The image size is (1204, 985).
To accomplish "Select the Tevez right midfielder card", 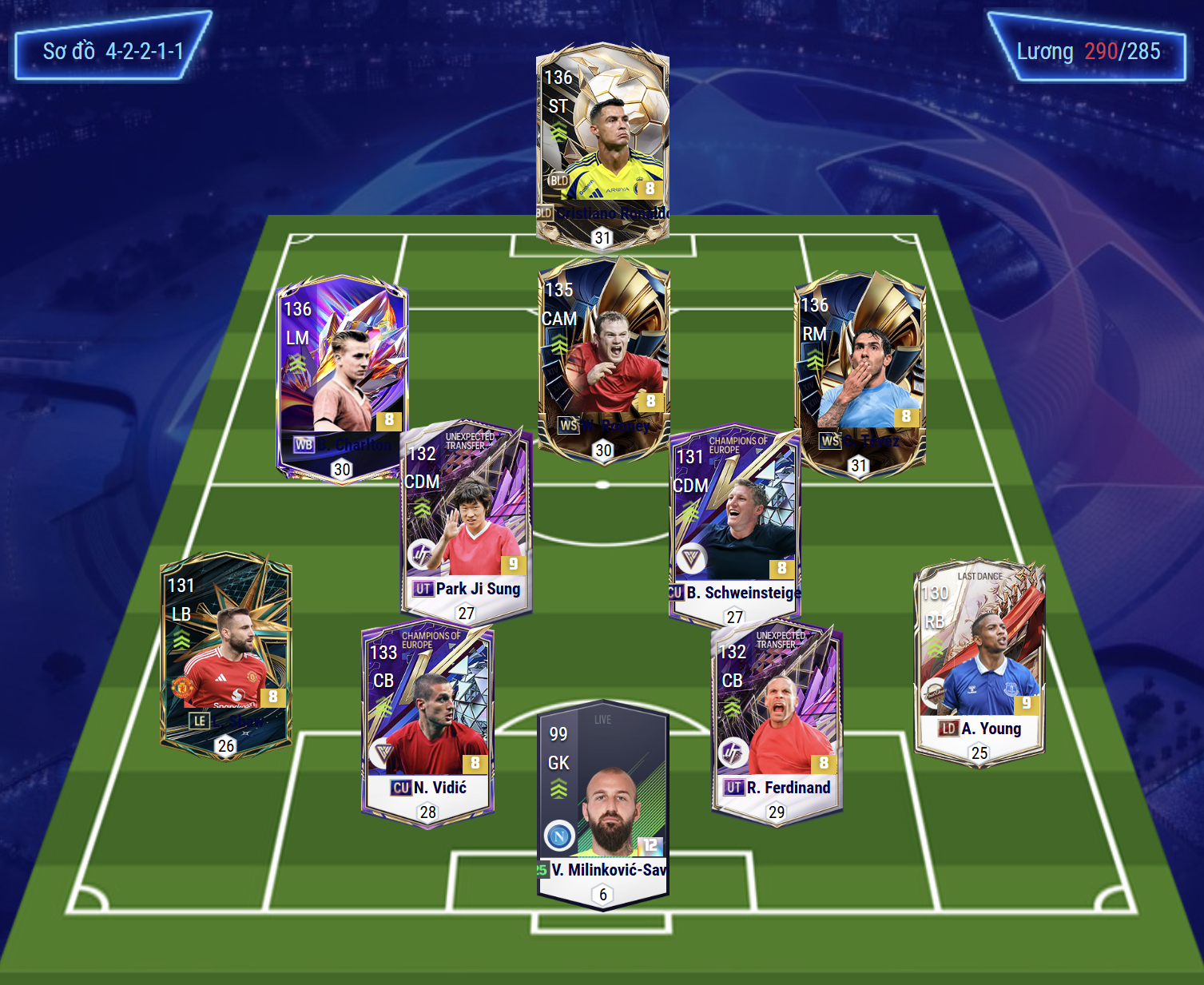I will coord(860,371).
